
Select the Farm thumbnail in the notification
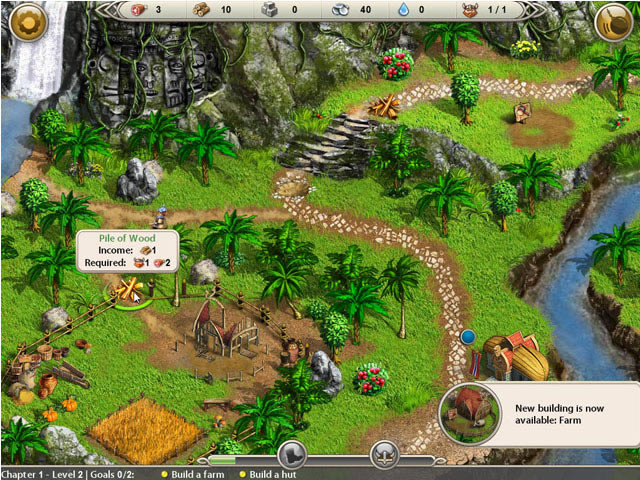(468, 412)
